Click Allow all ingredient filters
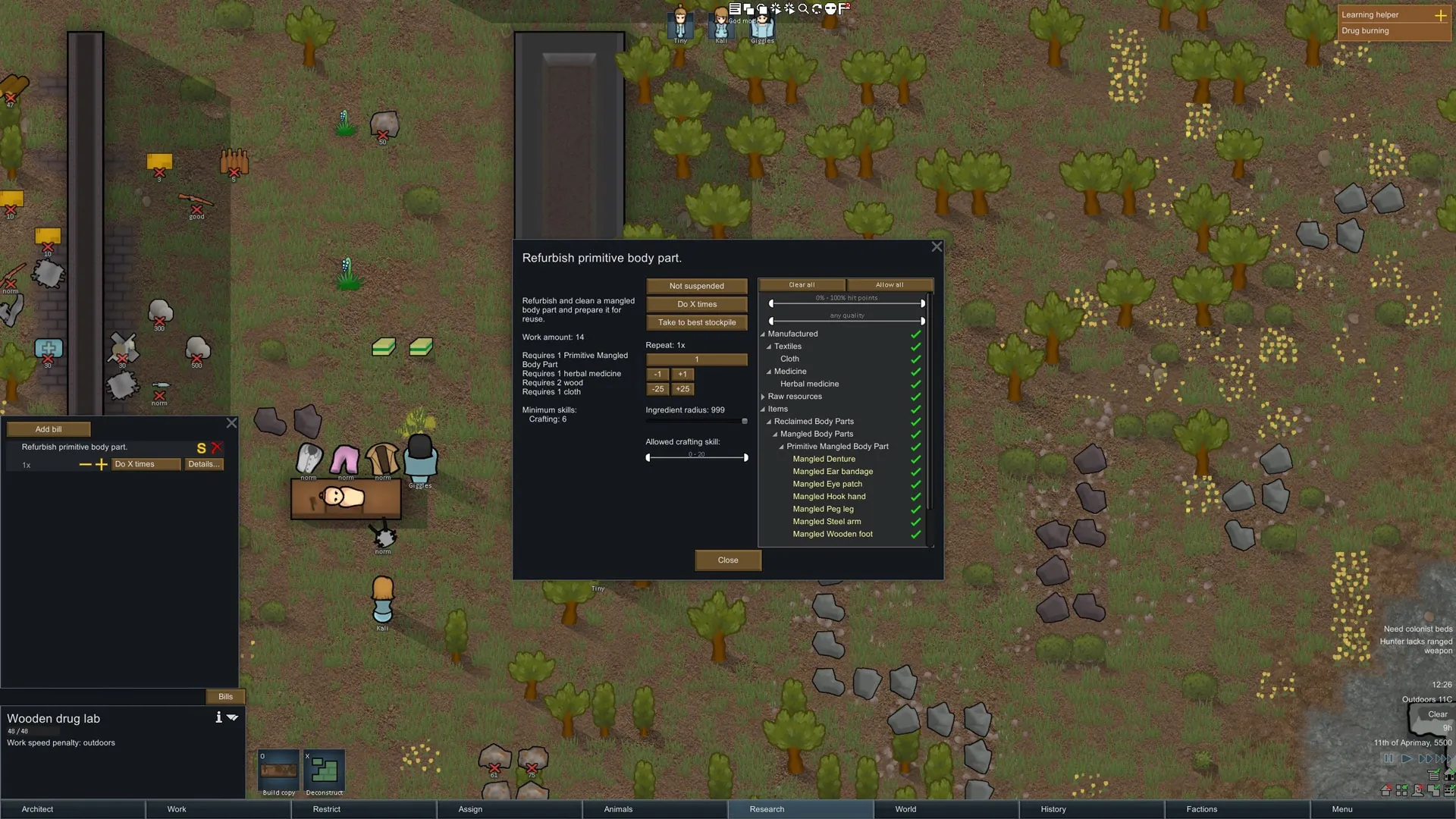The image size is (1456, 819). tap(890, 285)
